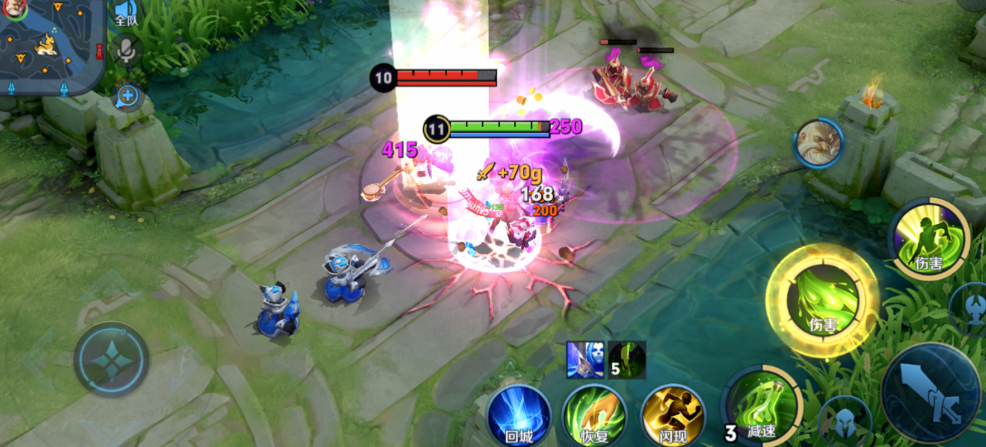Select the bearded enemy hero portrait
The width and height of the screenshot is (986, 447).
(818, 145)
